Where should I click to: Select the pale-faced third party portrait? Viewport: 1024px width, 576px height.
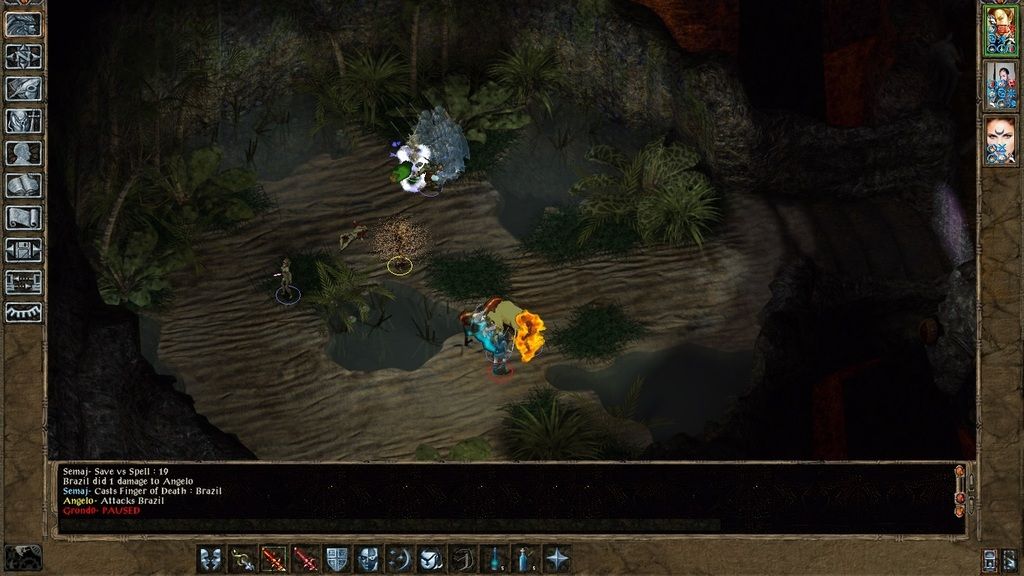pyautogui.click(x=1000, y=138)
